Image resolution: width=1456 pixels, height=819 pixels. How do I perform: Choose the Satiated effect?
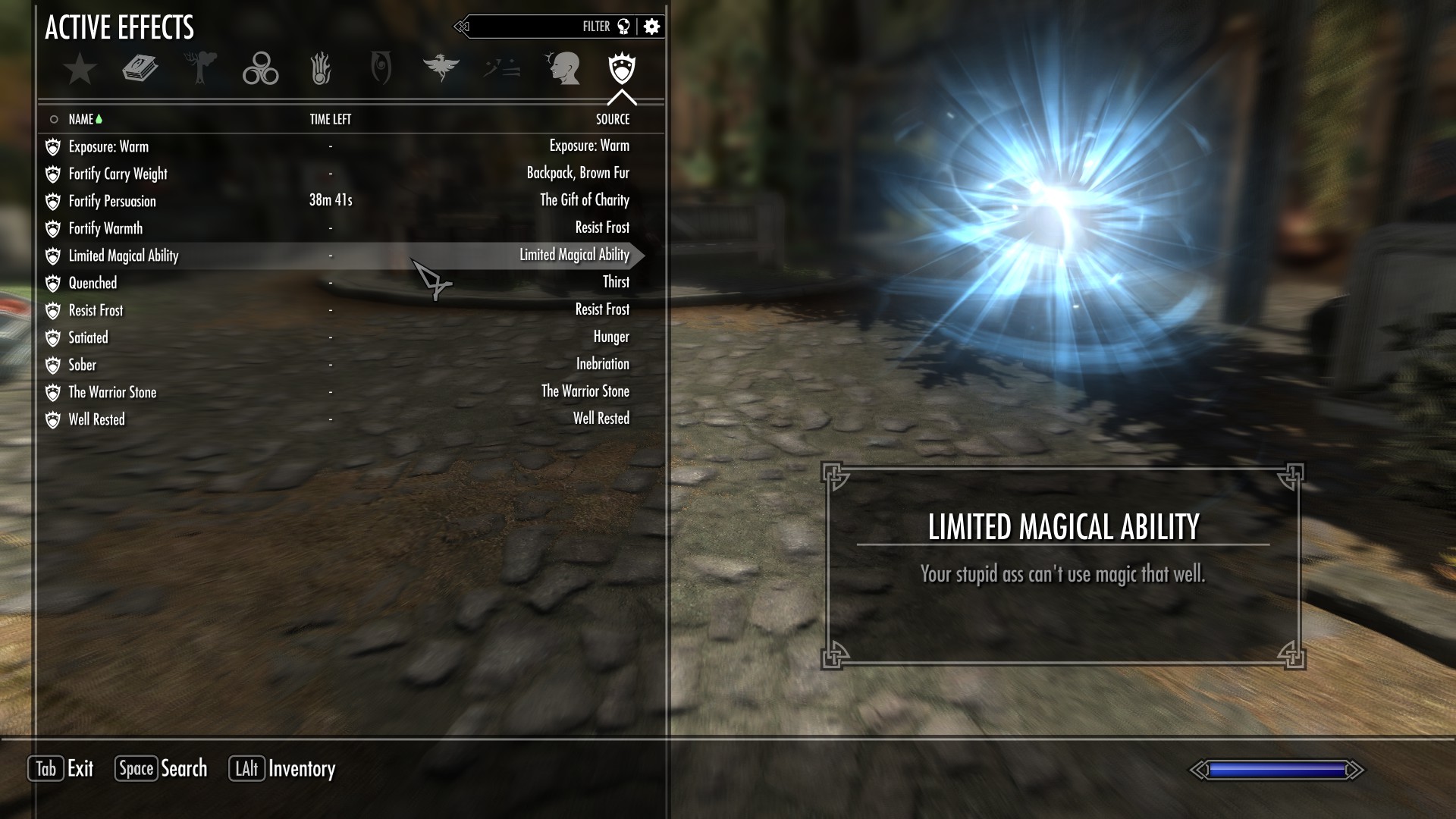click(x=88, y=337)
